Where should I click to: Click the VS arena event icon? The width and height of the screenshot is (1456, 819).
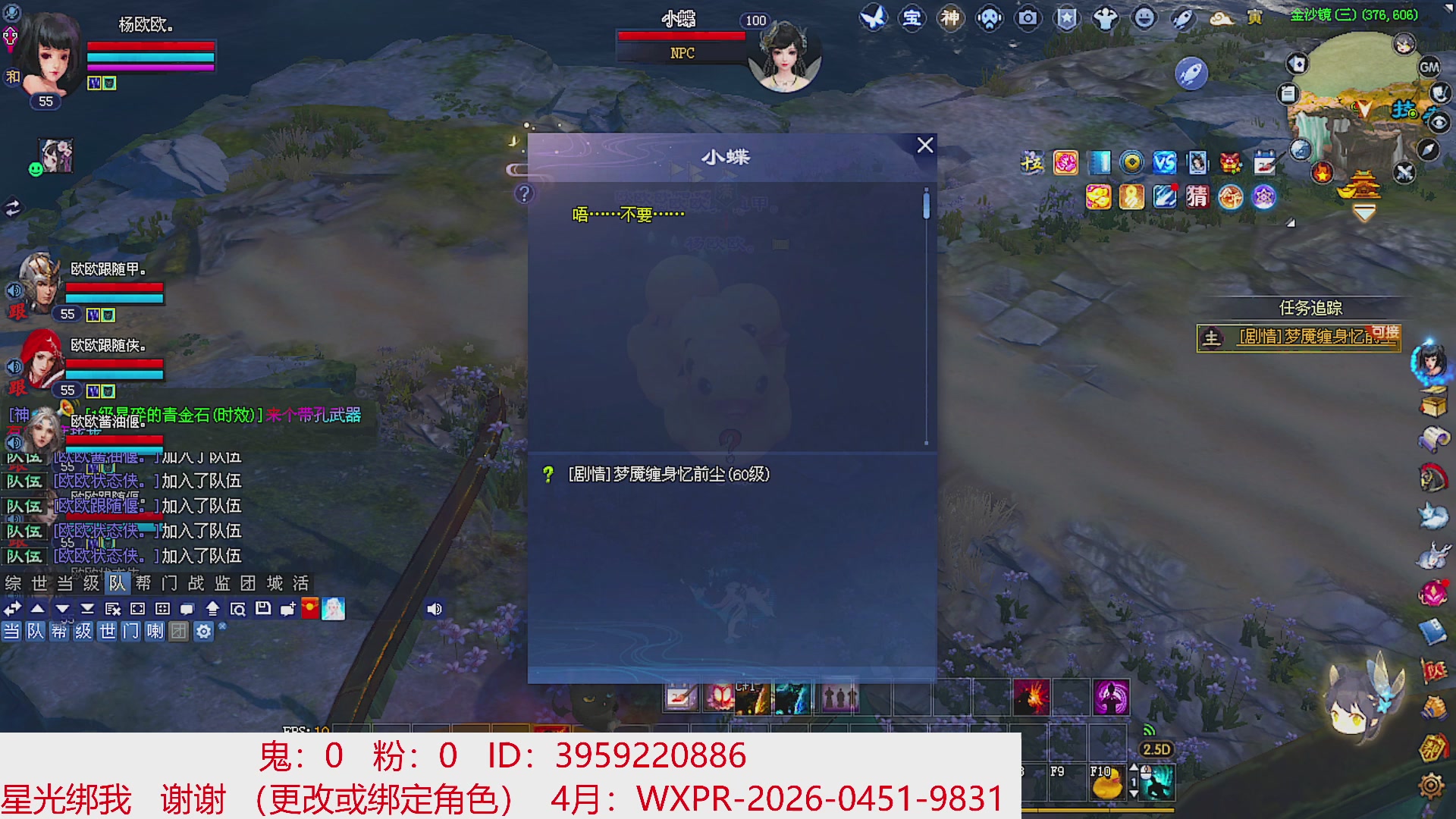click(x=1165, y=162)
